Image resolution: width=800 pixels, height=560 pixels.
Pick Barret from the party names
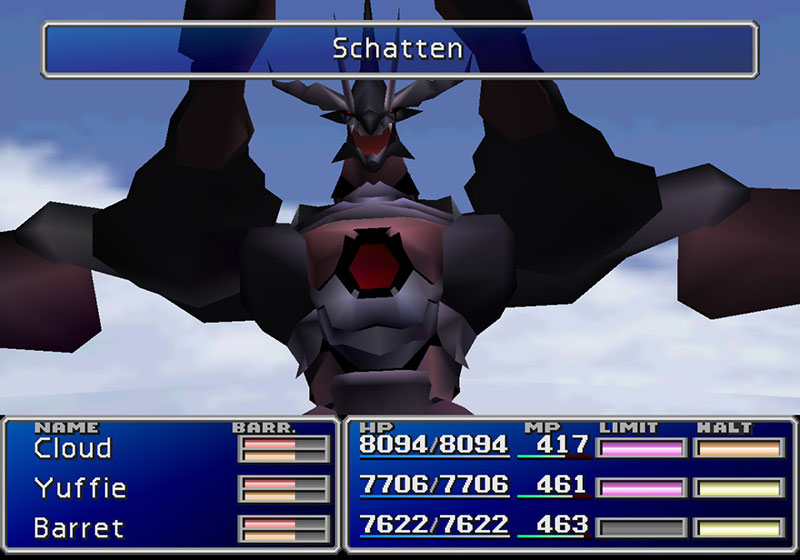[78, 527]
